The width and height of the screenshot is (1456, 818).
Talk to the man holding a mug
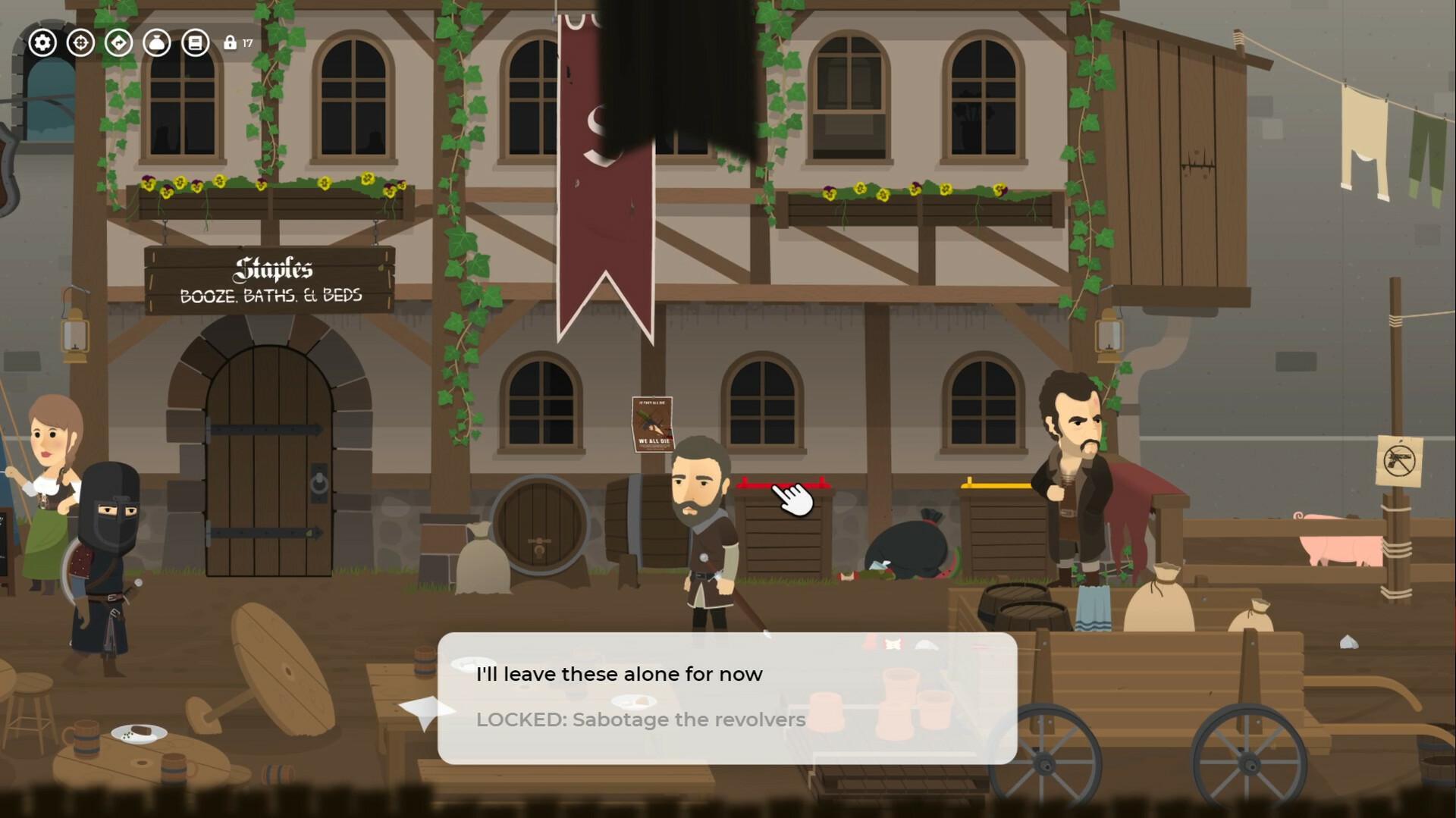1077,455
